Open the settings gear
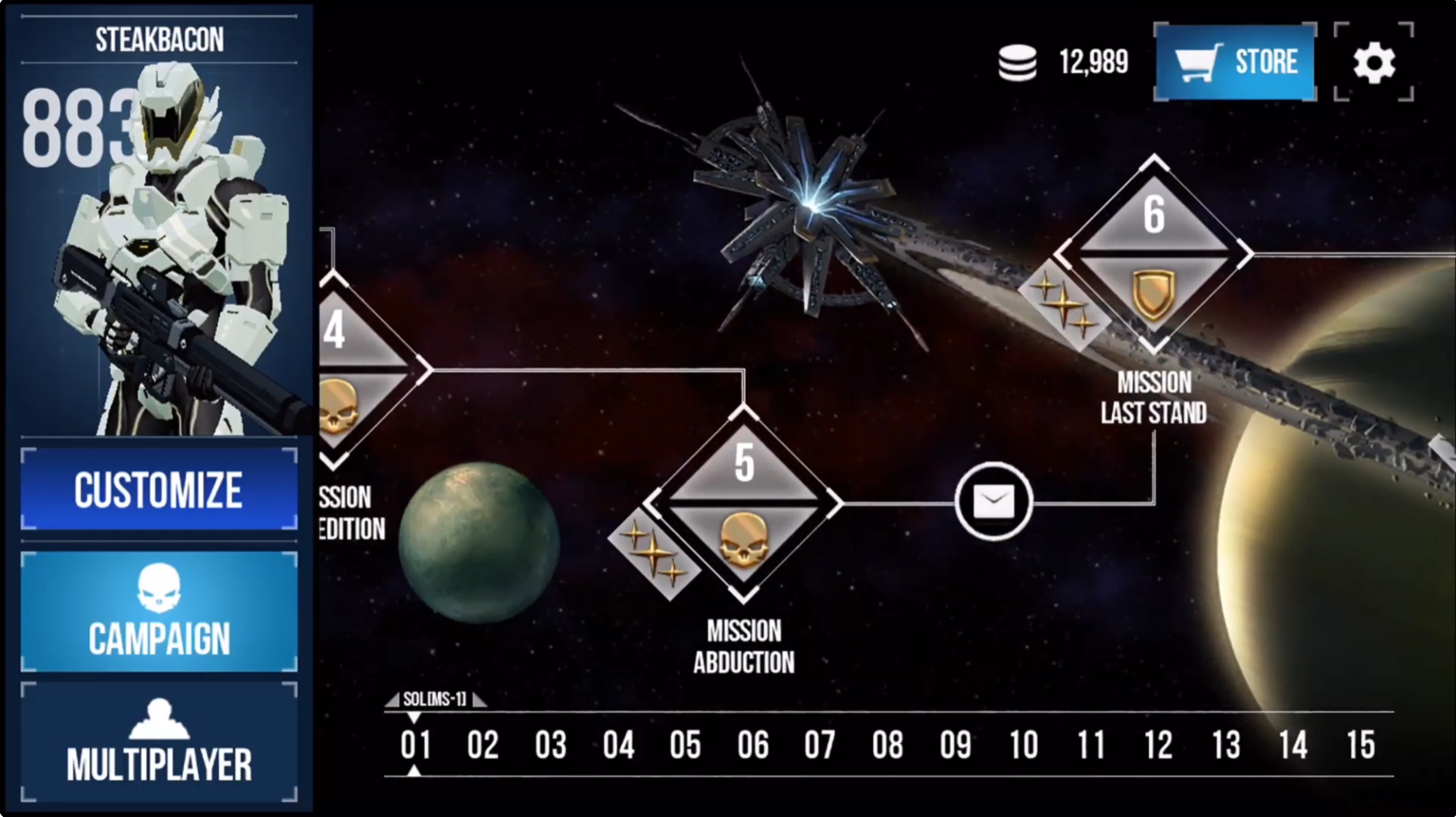The width and height of the screenshot is (1456, 817). click(1372, 62)
